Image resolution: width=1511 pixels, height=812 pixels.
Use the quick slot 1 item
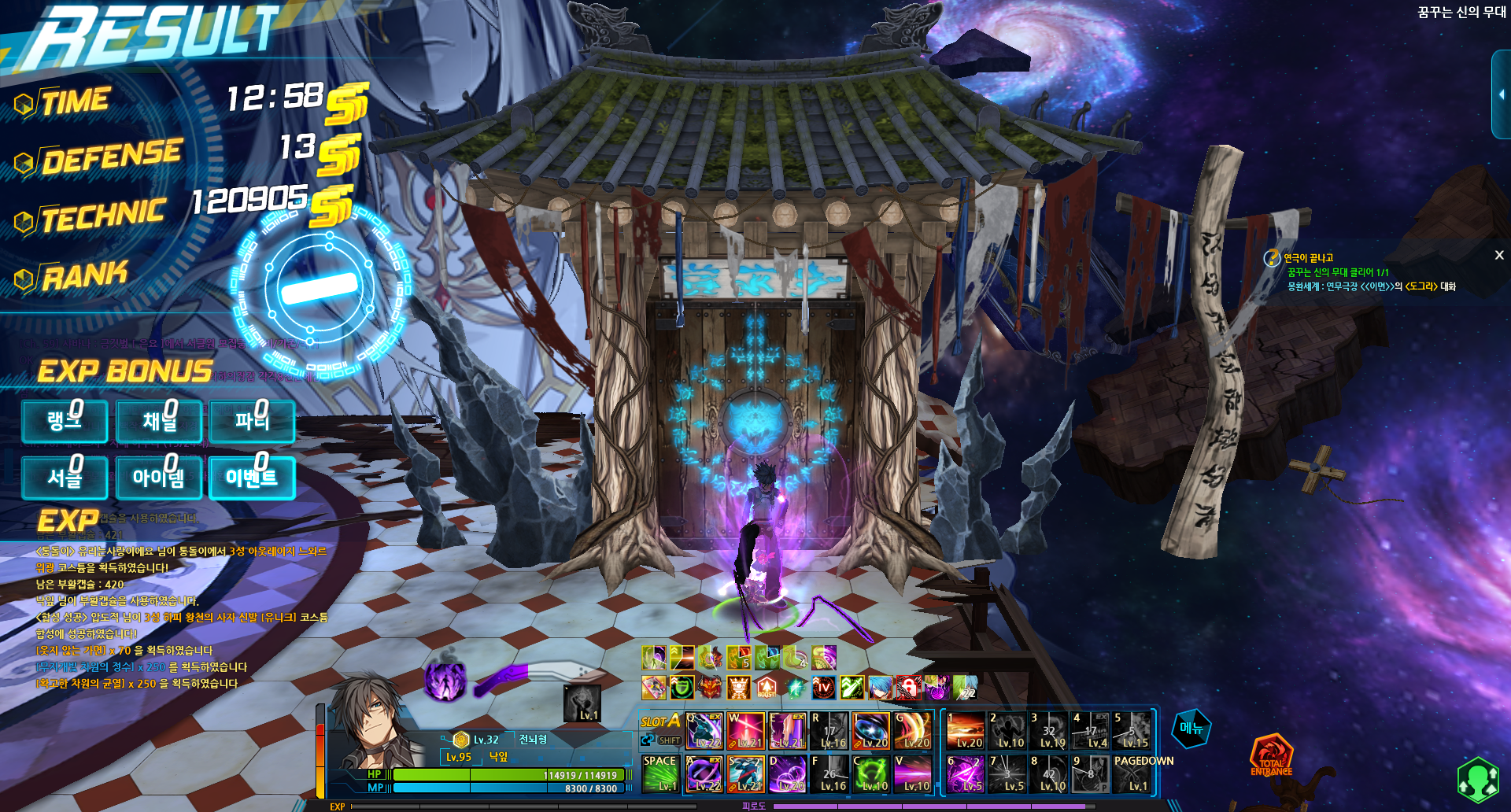click(966, 731)
